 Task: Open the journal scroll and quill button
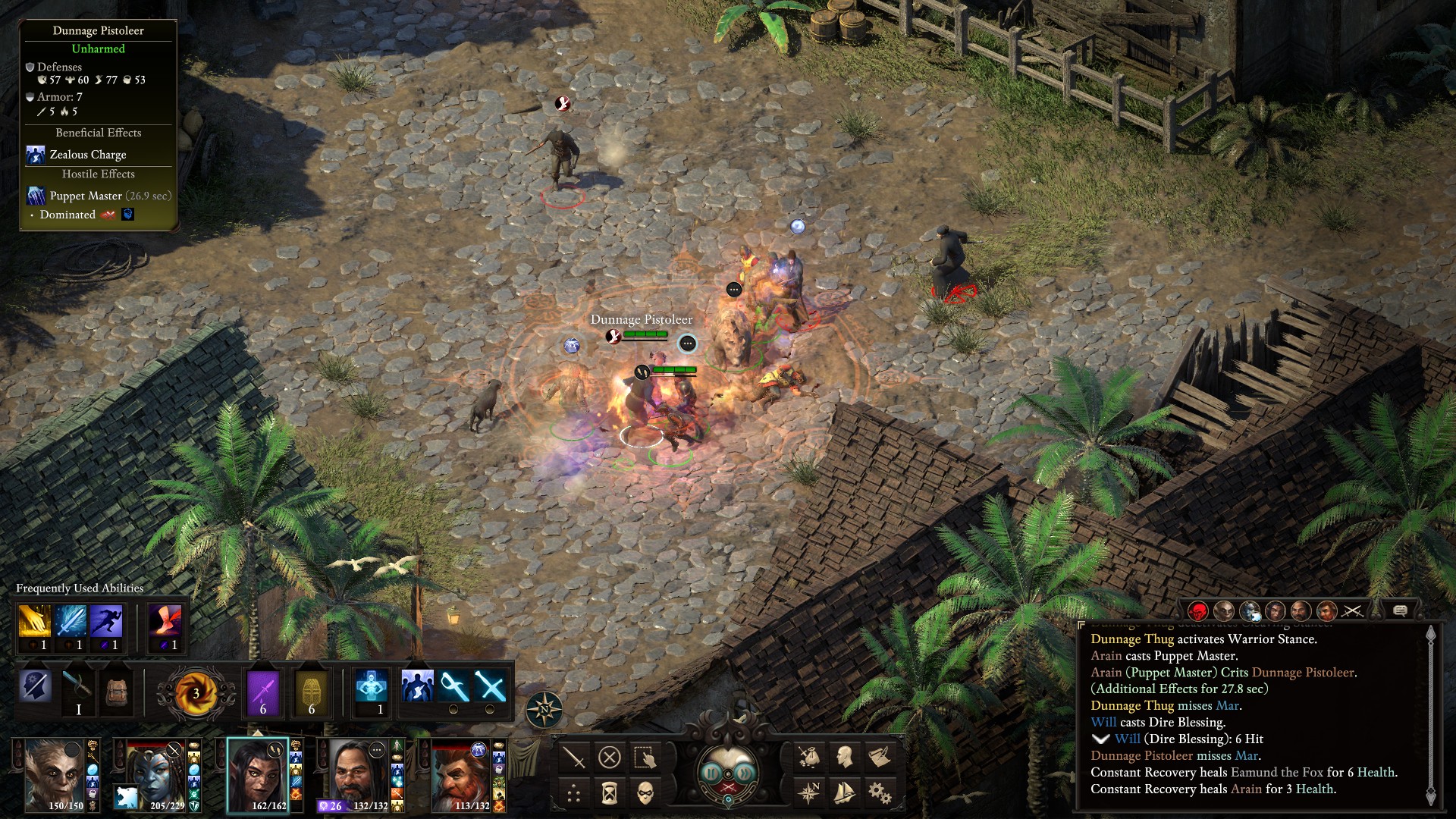(880, 757)
